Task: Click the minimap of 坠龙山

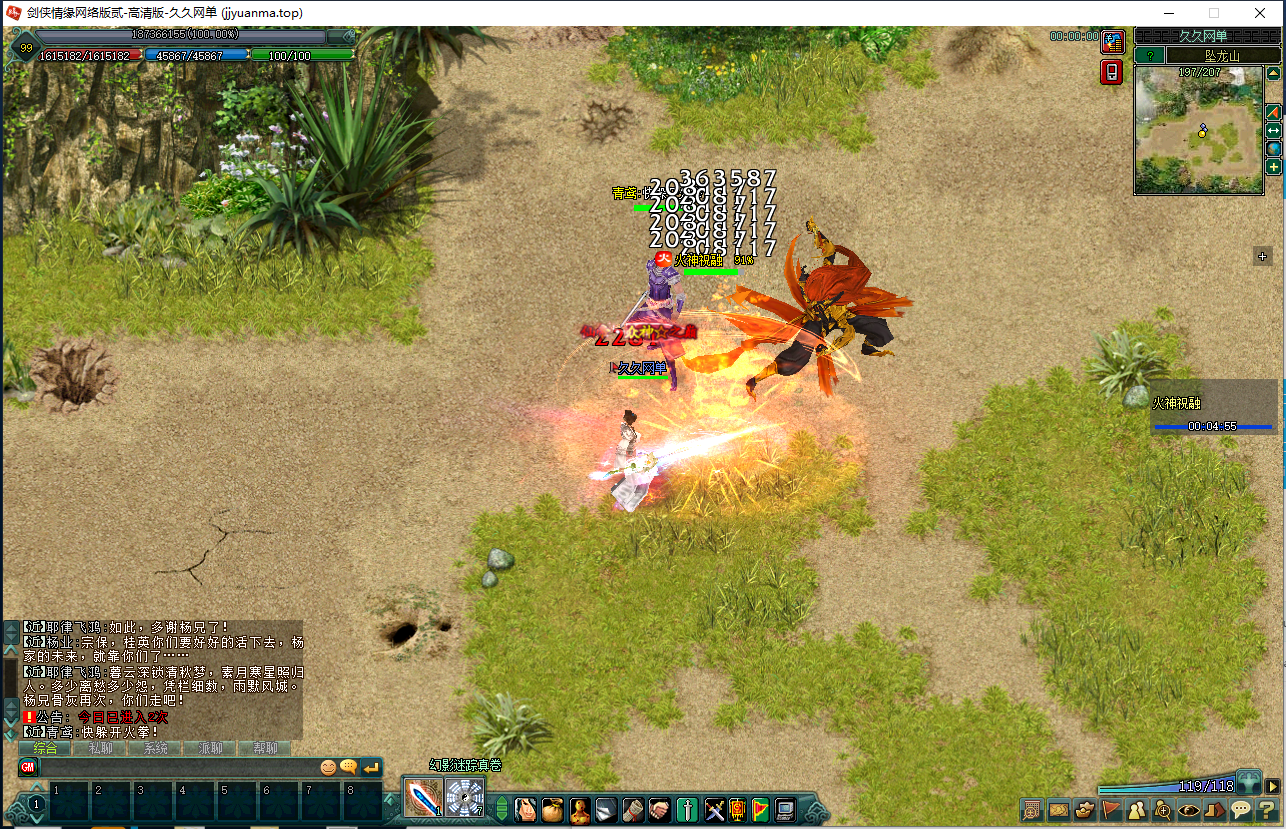Action: pos(1198,130)
